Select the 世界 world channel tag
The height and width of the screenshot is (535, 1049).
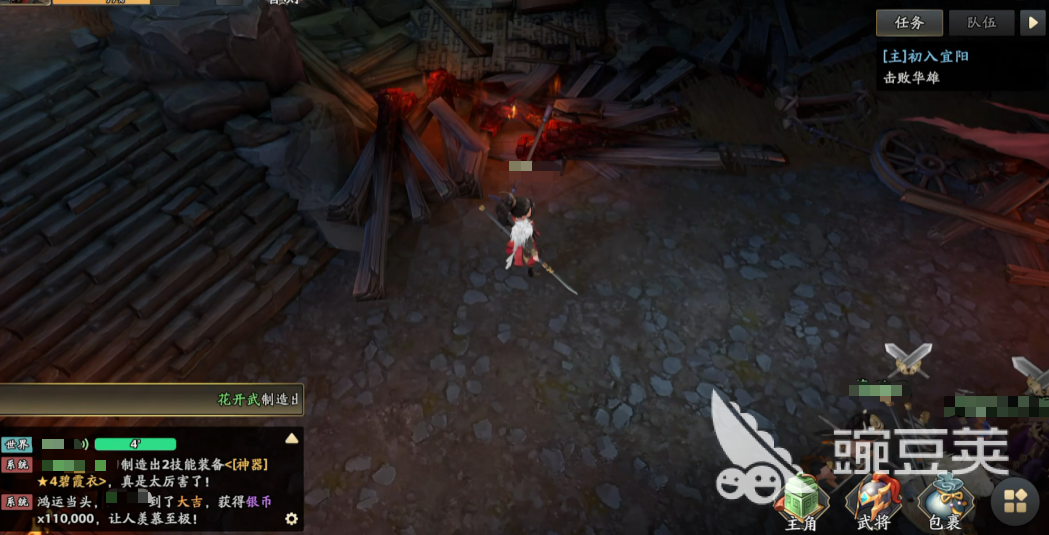[x=18, y=444]
